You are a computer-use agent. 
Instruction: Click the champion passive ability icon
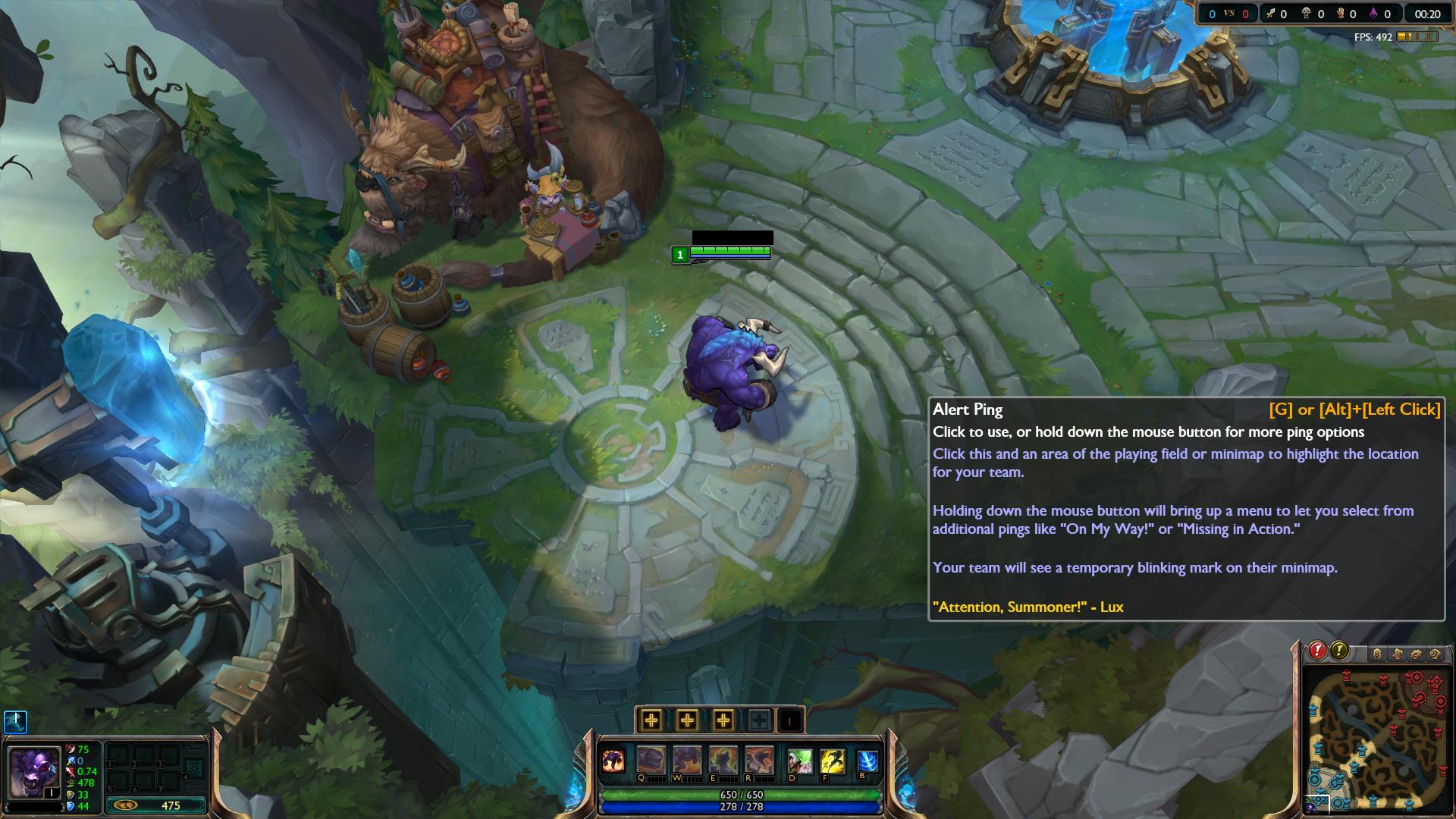613,761
